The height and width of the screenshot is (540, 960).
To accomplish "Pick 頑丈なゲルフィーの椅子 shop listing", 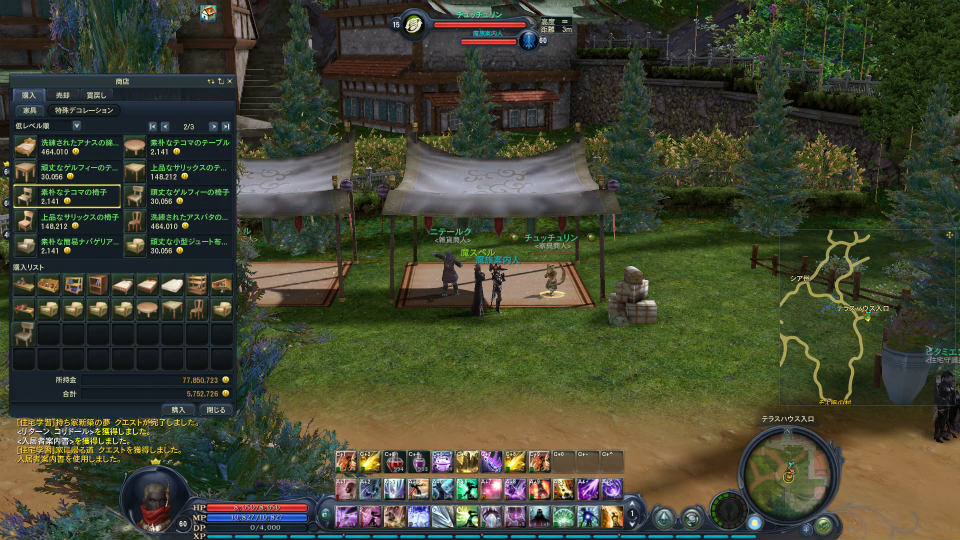I will (178, 195).
